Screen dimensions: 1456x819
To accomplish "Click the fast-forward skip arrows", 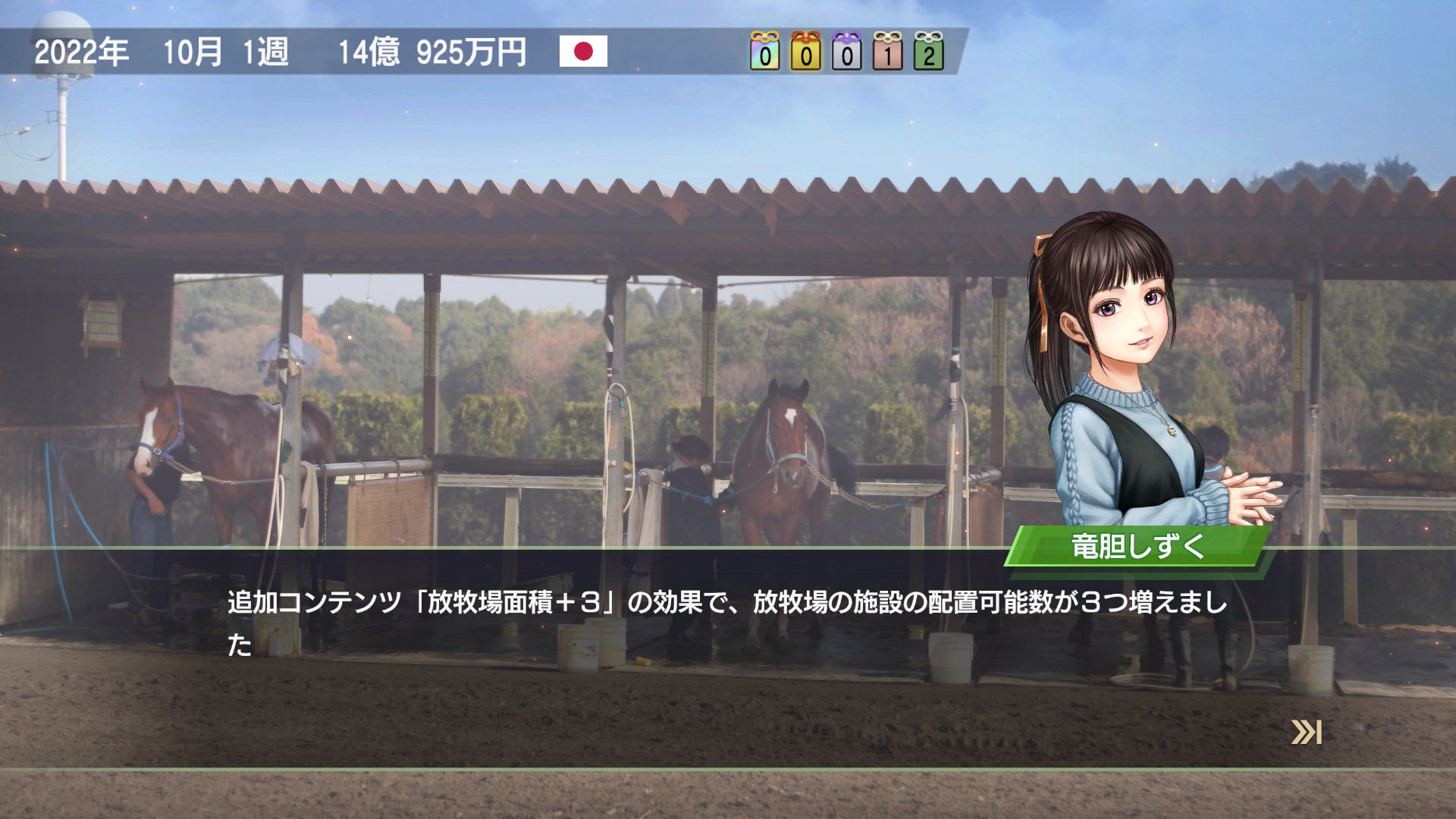I will pyautogui.click(x=1306, y=733).
